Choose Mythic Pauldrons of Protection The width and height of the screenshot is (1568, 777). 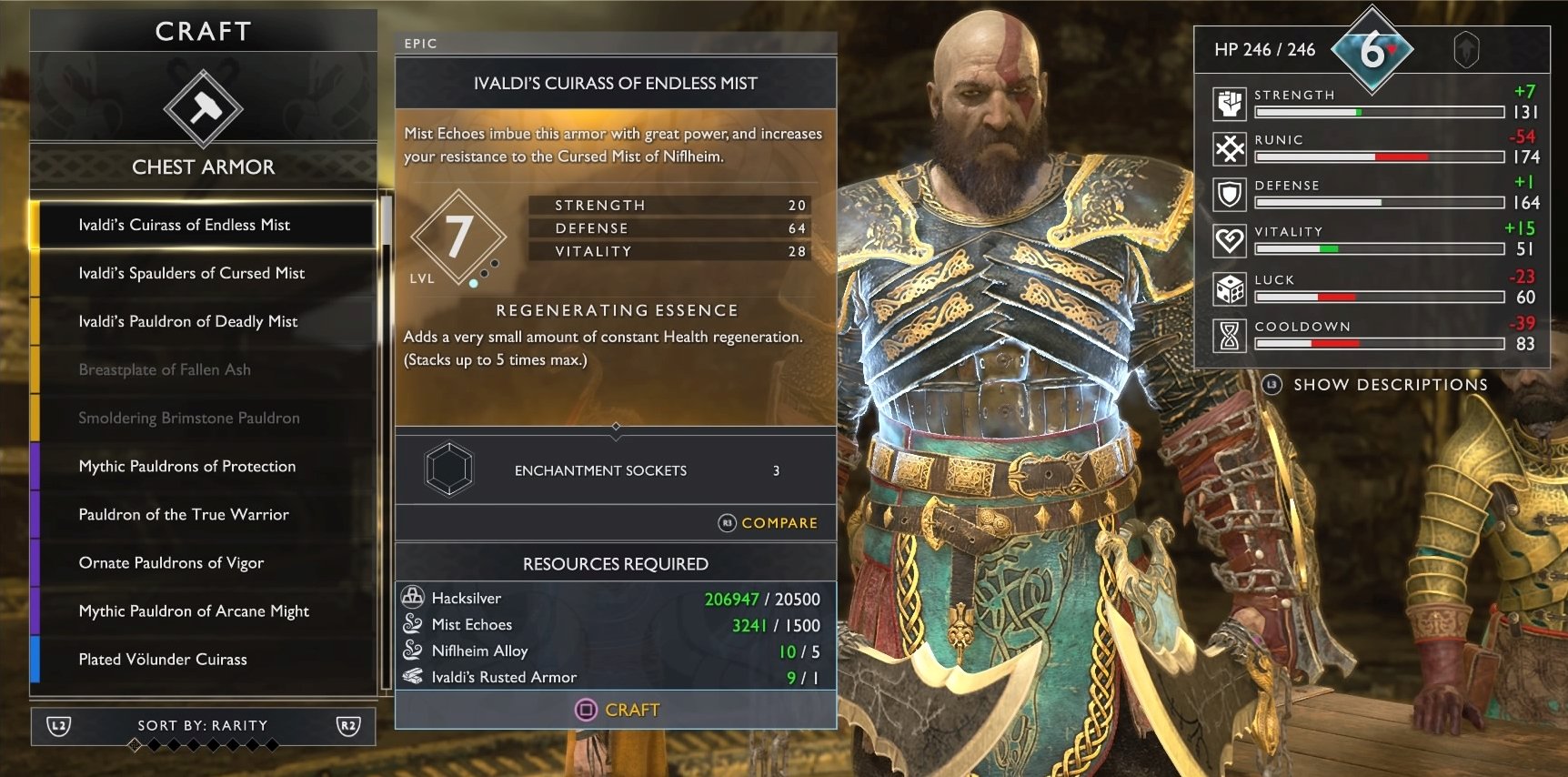coord(203,466)
